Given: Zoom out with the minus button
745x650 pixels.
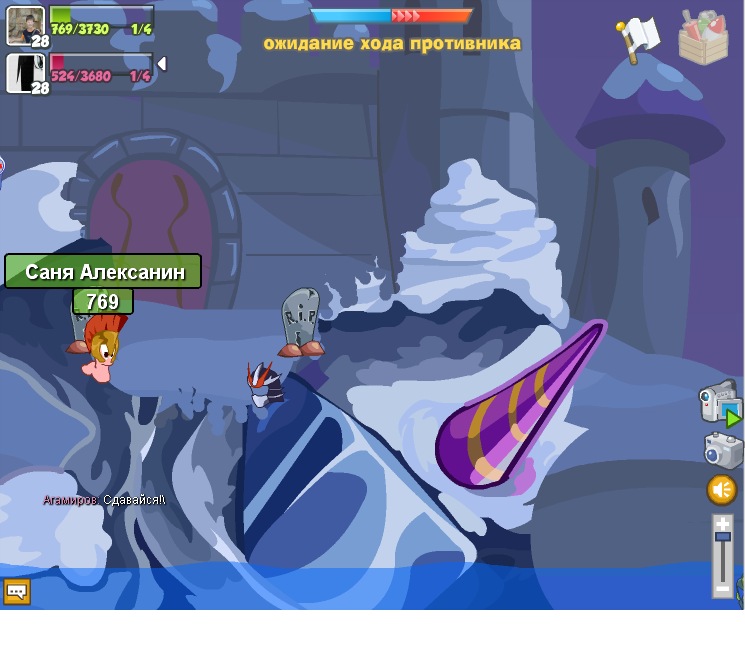Looking at the screenshot, I should click(x=723, y=588).
